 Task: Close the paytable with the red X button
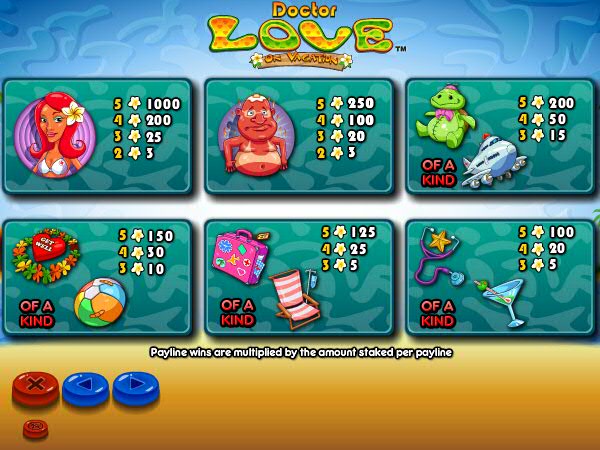[x=36, y=384]
